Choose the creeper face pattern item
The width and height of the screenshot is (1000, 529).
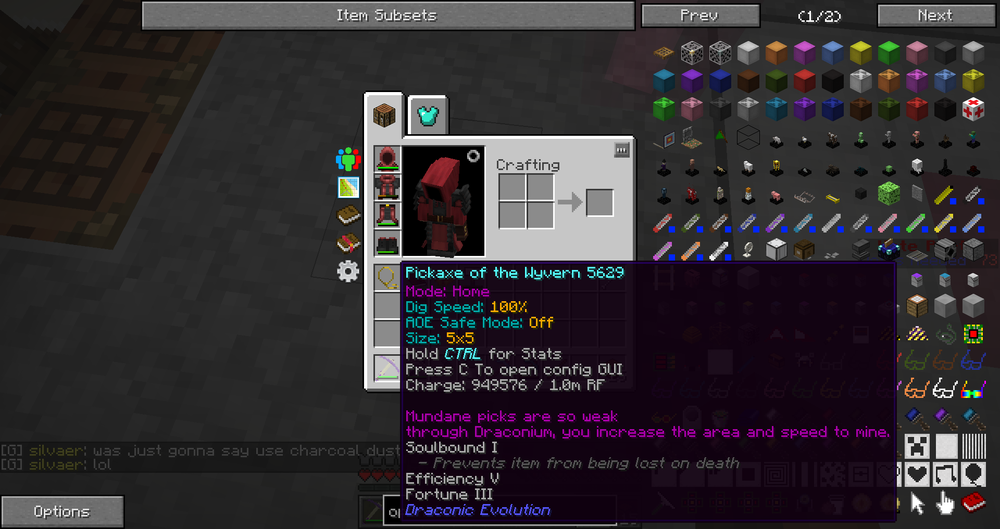(916, 446)
